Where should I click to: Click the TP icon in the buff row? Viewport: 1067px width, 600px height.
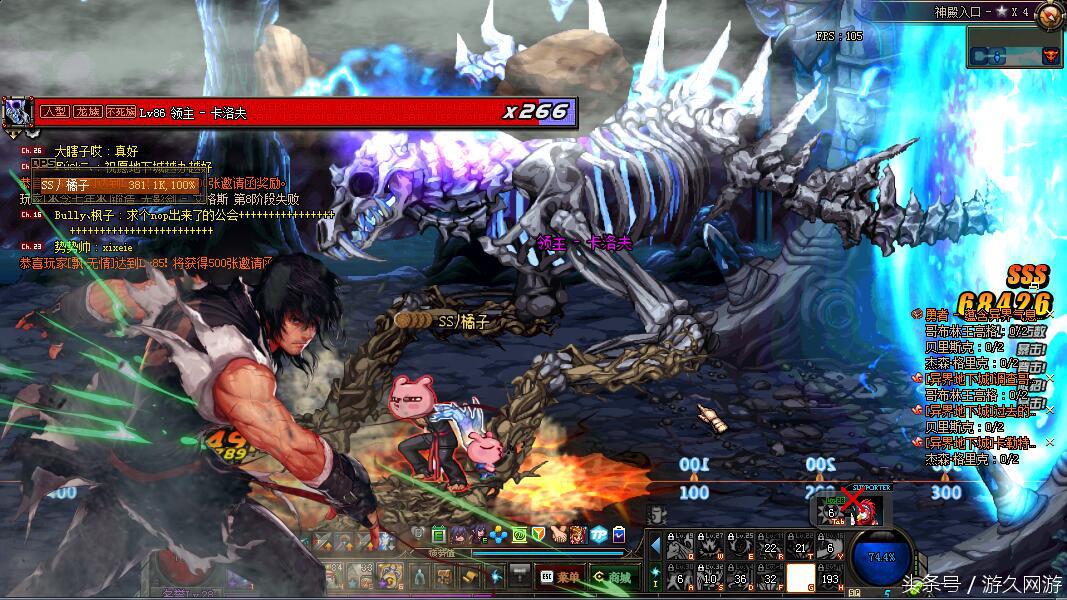click(599, 535)
